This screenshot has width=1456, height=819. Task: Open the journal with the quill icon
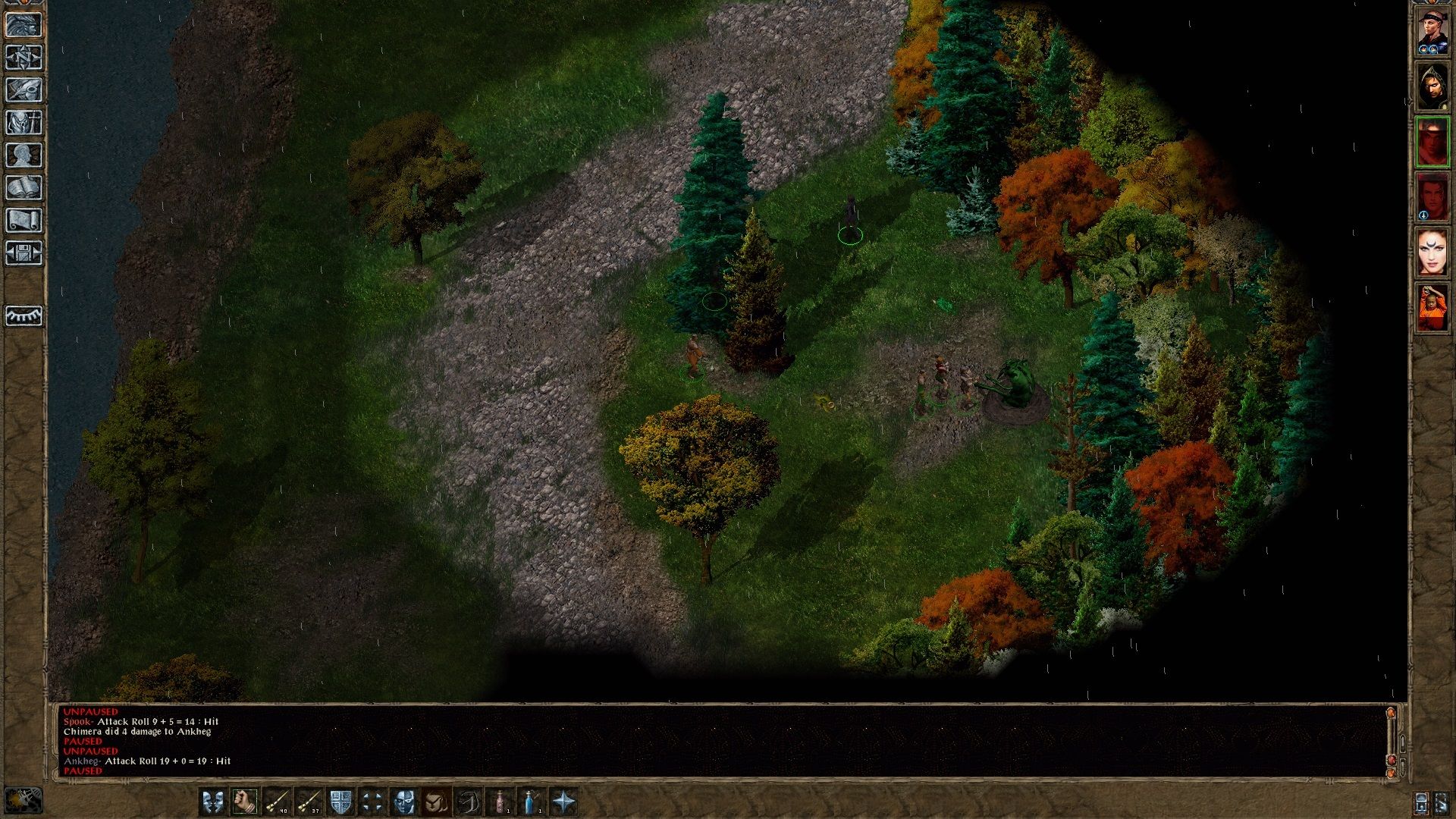24,90
